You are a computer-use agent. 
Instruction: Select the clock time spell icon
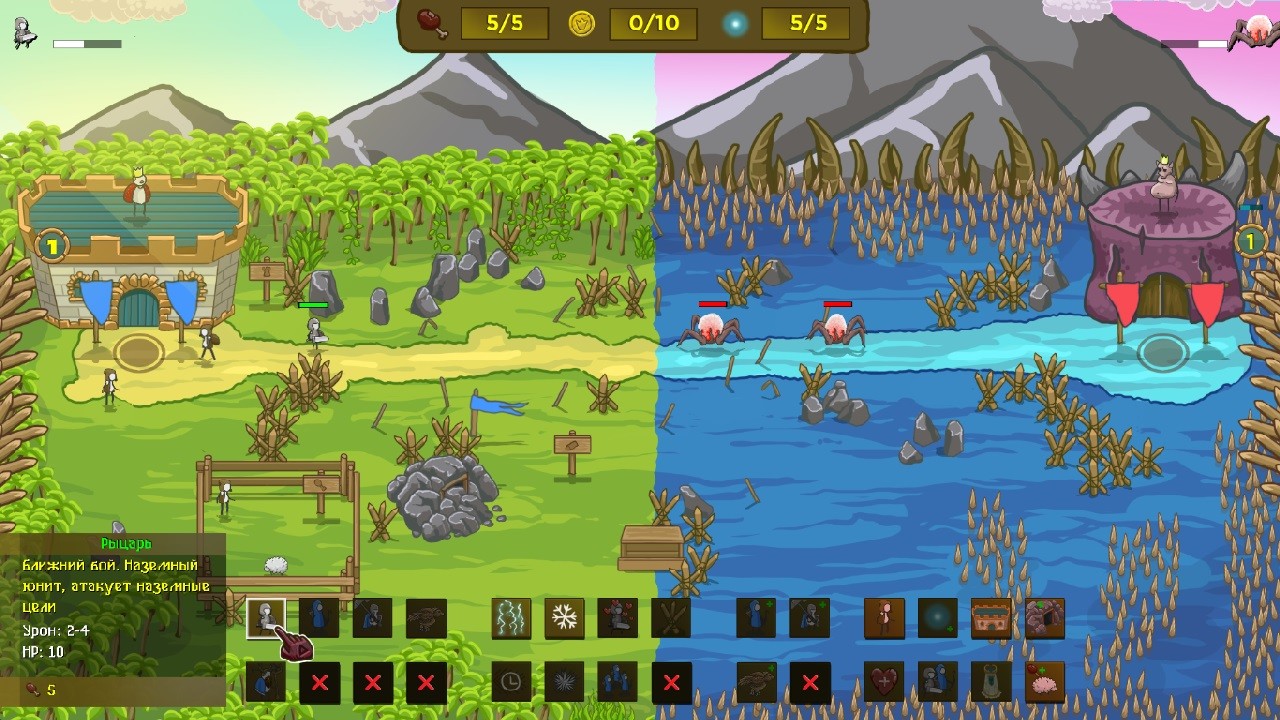[510, 683]
